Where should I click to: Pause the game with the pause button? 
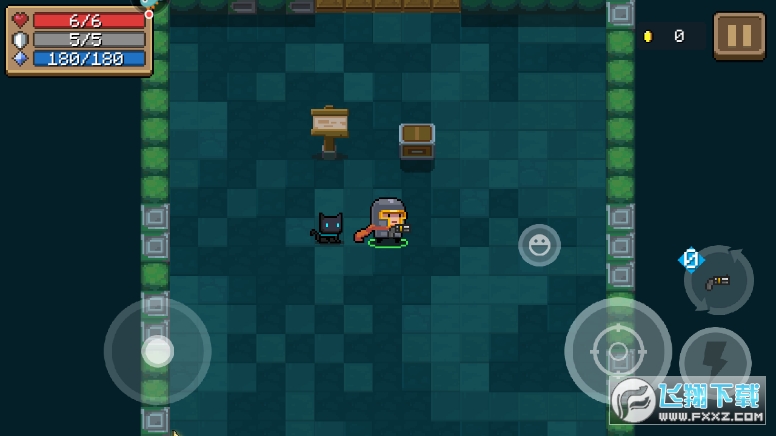pos(739,36)
